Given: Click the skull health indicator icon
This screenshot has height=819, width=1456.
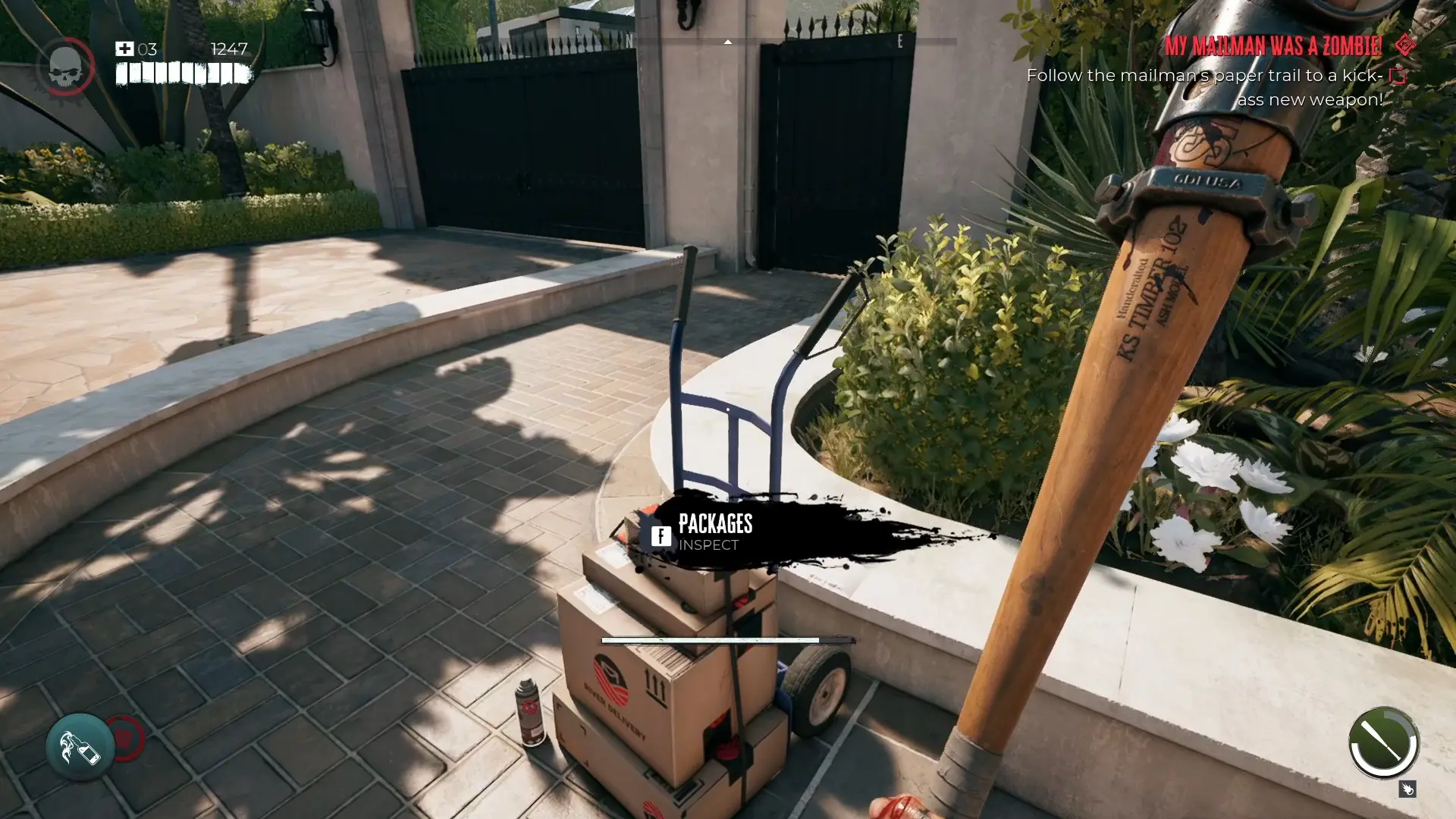Looking at the screenshot, I should [67, 67].
